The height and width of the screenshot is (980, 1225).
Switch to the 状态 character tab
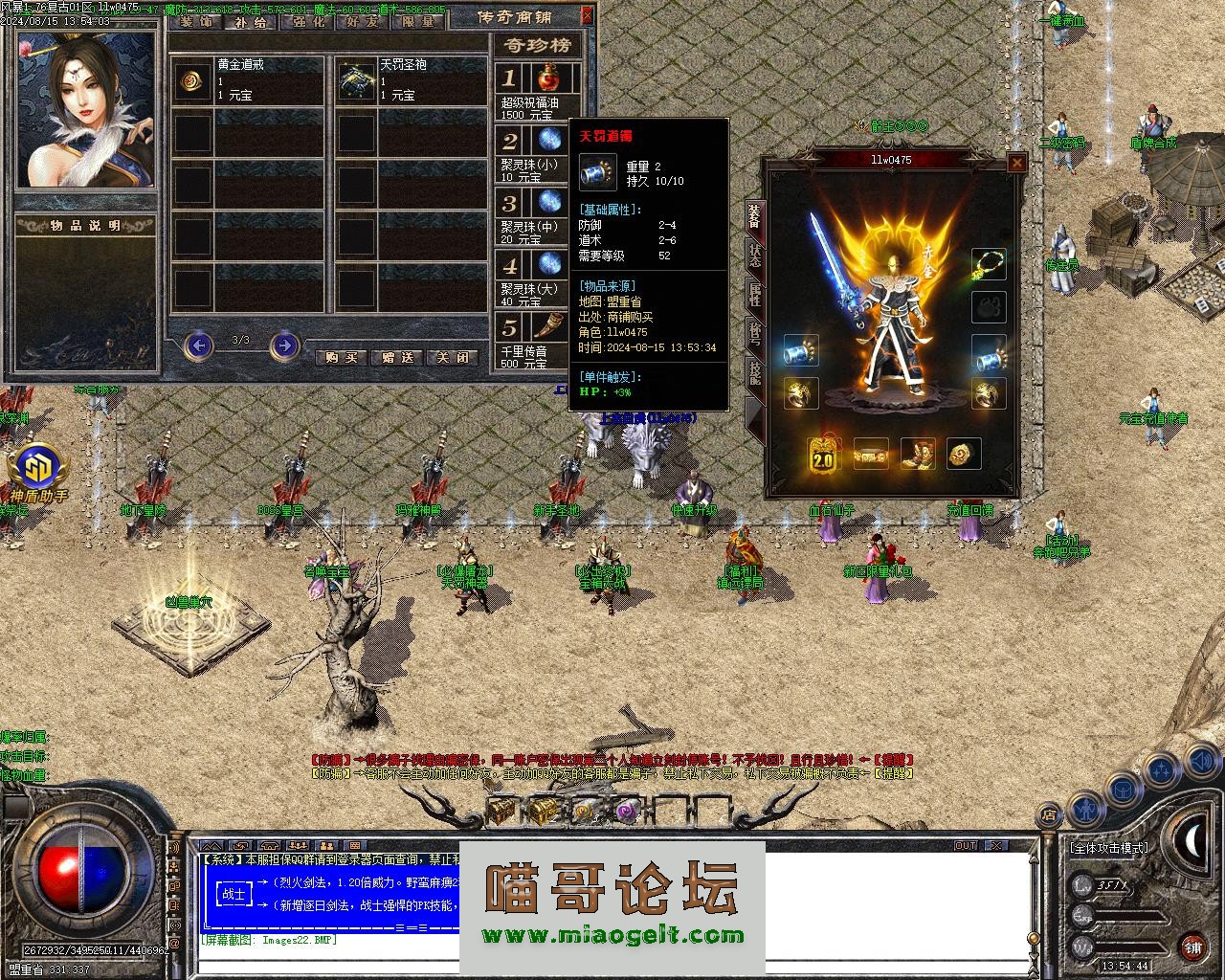tap(754, 255)
